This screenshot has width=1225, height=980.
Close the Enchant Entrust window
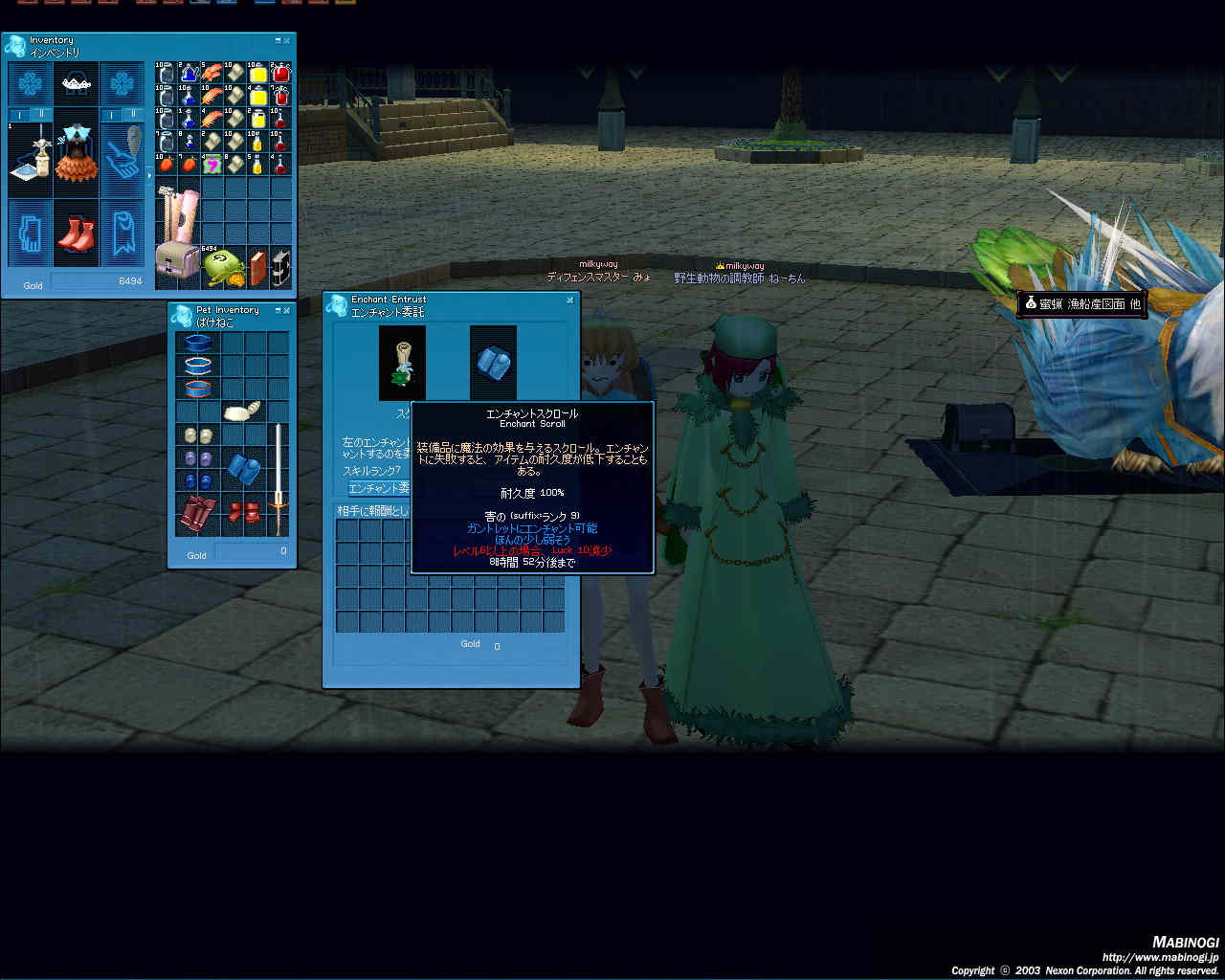[570, 300]
